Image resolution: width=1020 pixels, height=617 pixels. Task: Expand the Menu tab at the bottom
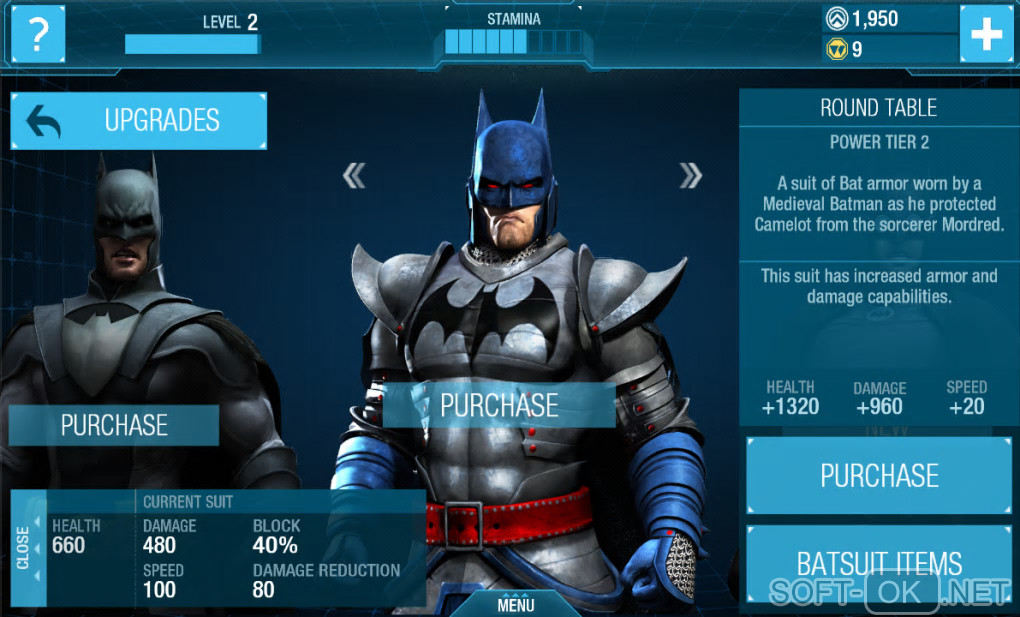pyautogui.click(x=516, y=604)
